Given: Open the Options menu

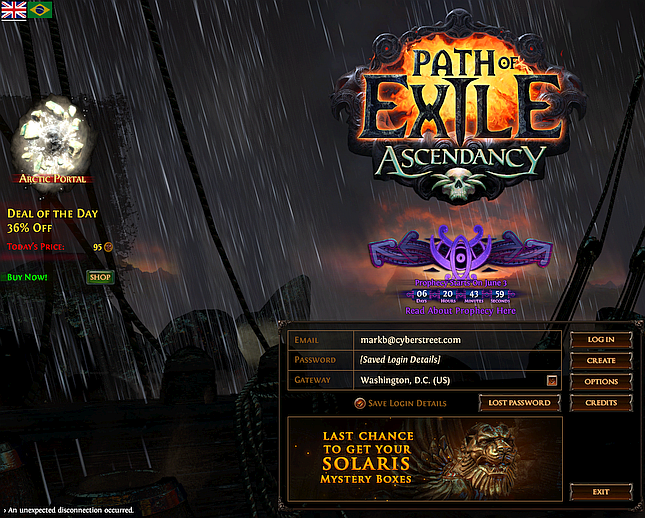Looking at the screenshot, I should pos(601,381).
